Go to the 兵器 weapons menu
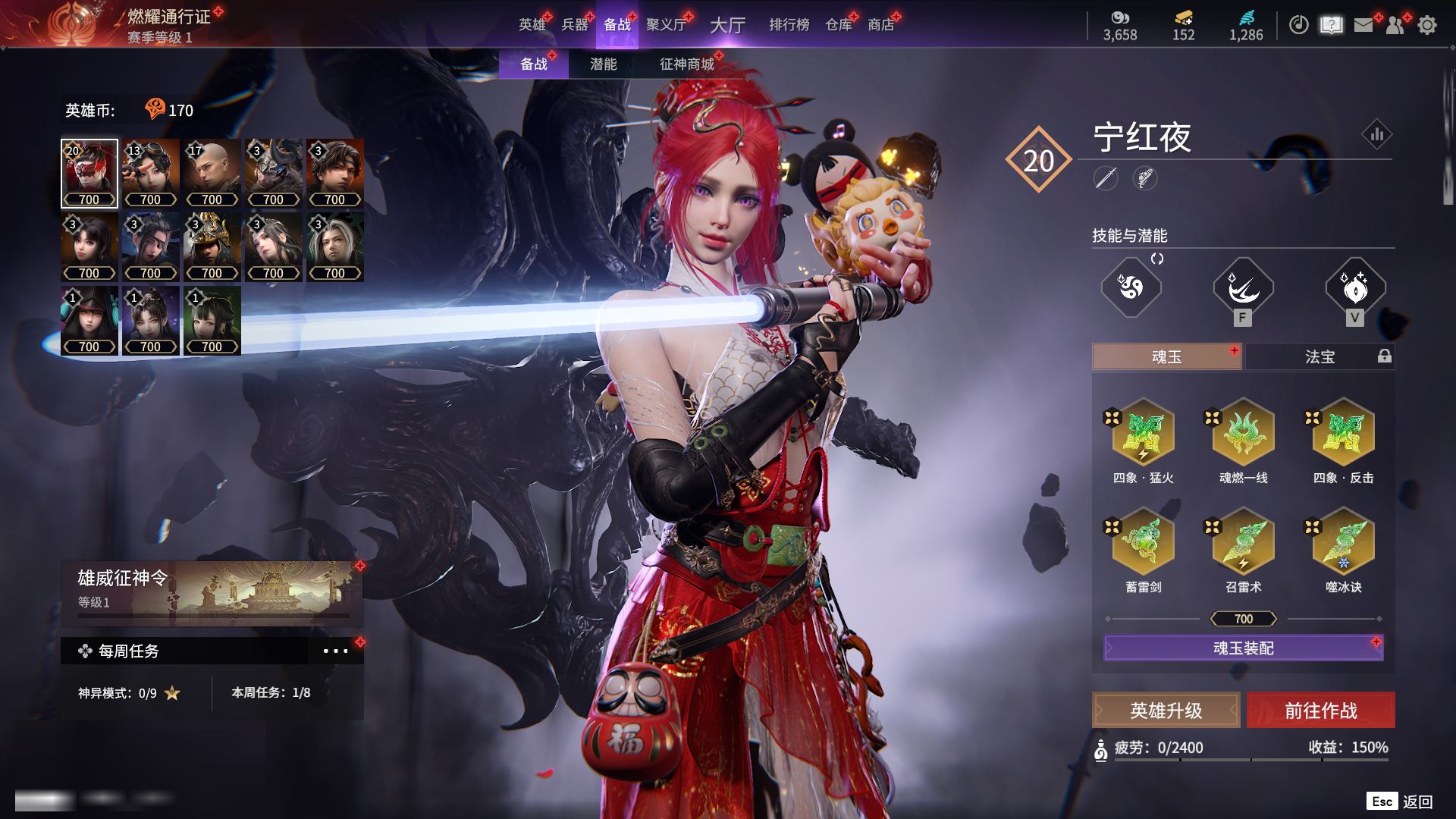This screenshot has width=1456, height=819. (x=574, y=25)
